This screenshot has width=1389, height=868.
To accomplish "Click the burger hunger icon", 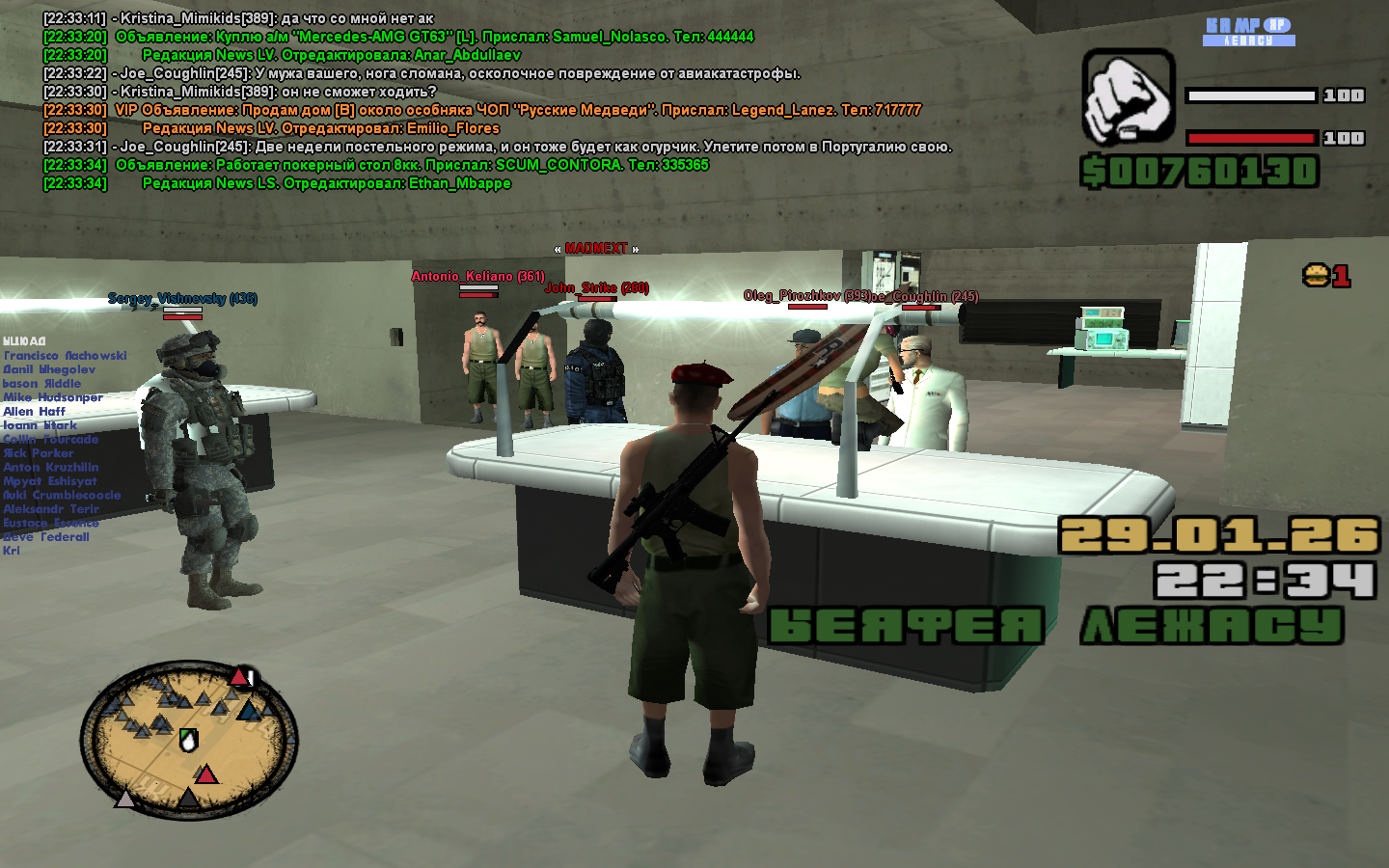I will click(1316, 276).
